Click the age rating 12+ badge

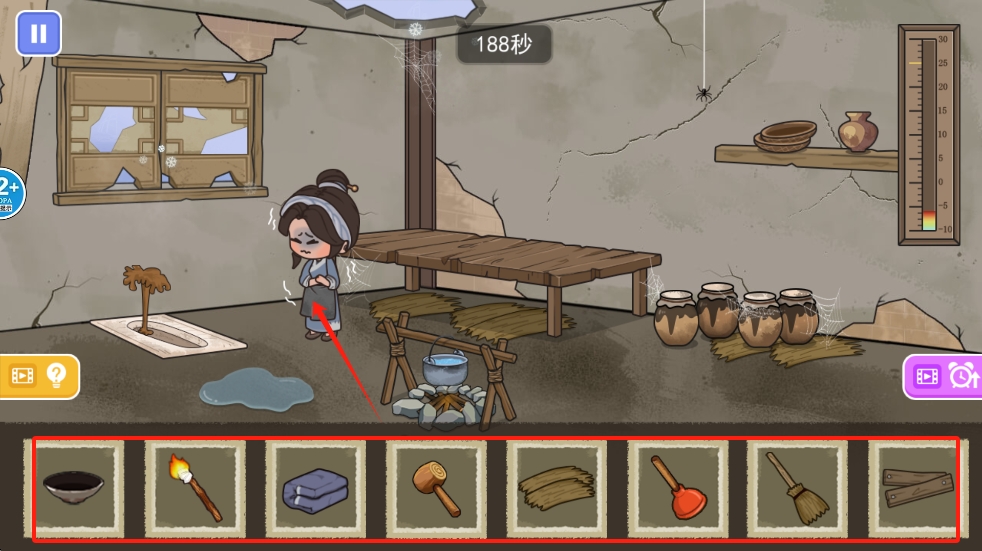tap(9, 193)
